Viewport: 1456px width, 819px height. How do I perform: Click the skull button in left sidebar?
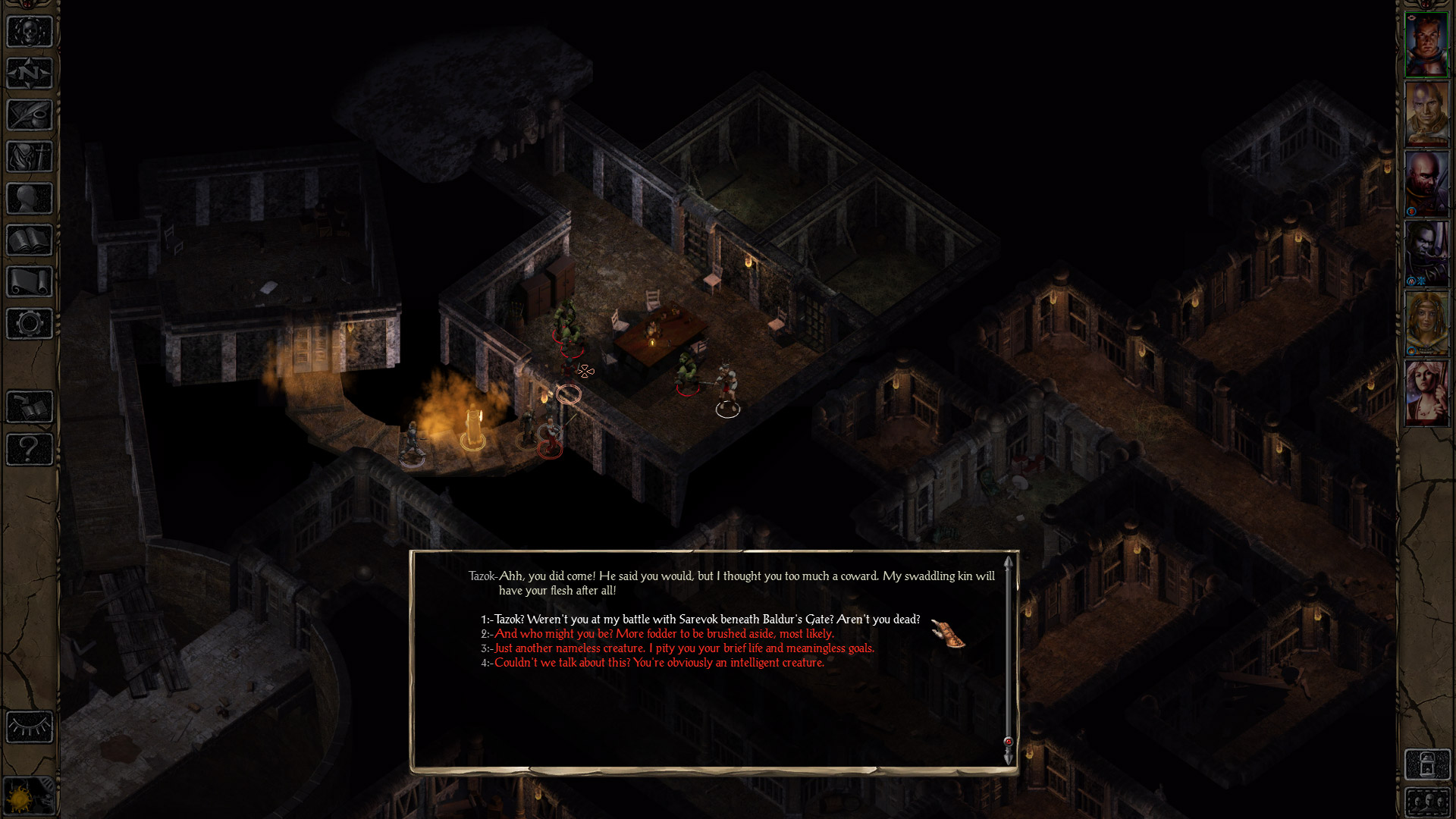30,33
